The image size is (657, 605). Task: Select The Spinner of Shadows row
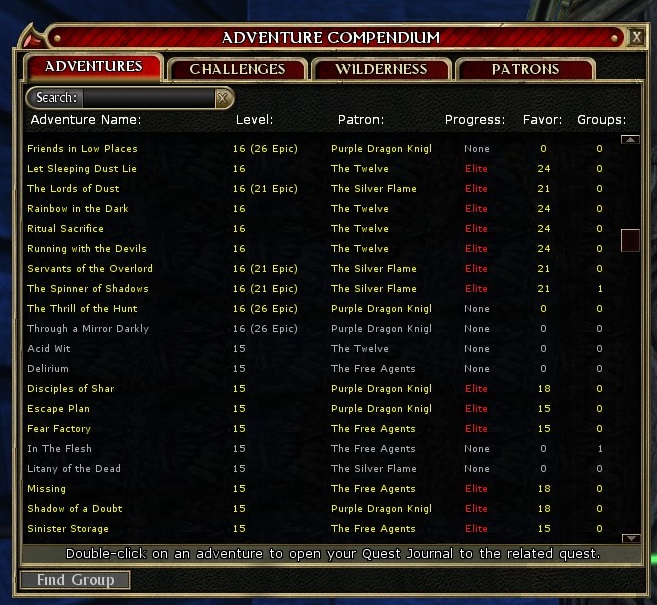click(x=88, y=289)
